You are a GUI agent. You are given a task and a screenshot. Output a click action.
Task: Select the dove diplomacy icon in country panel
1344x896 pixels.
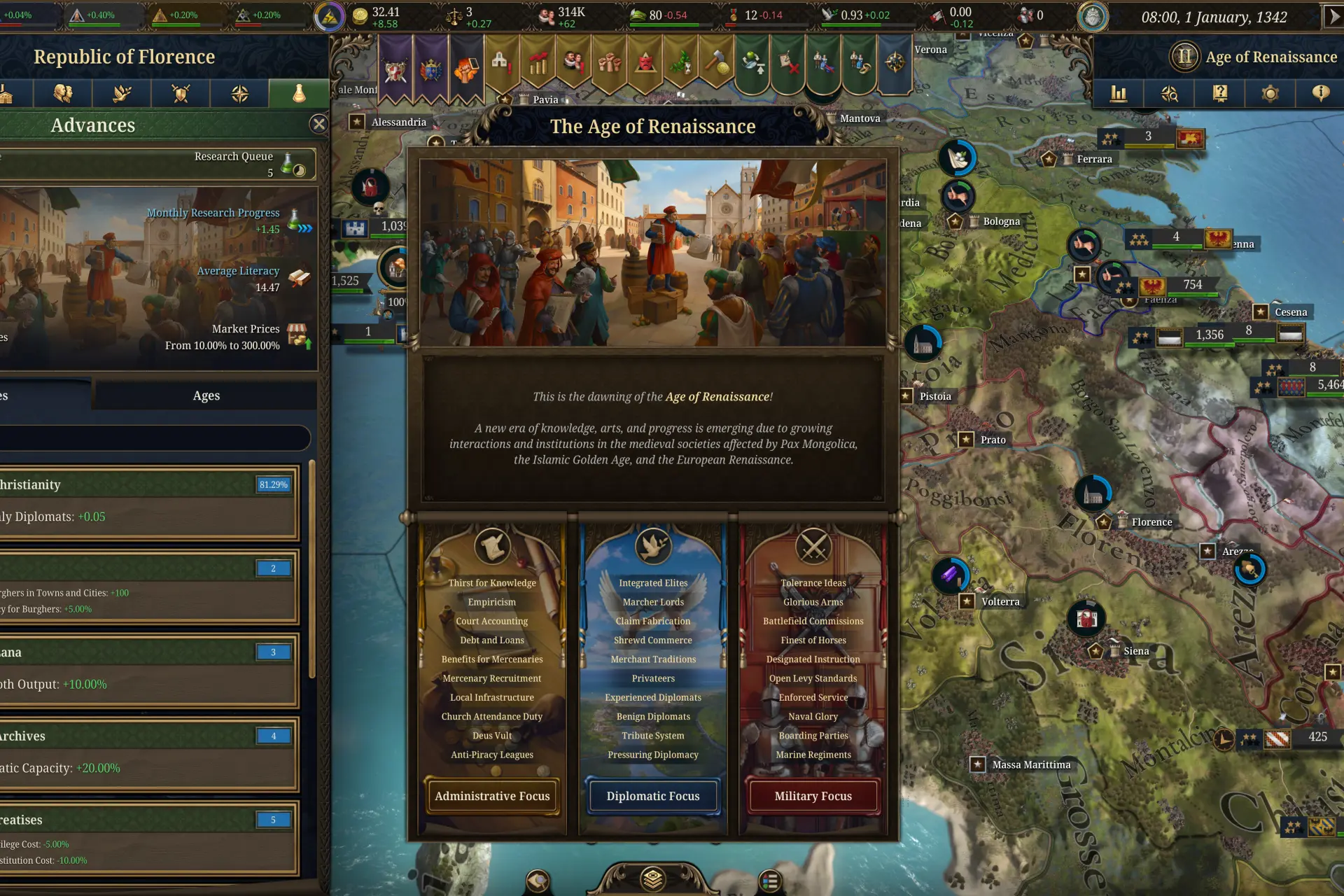coord(122,93)
